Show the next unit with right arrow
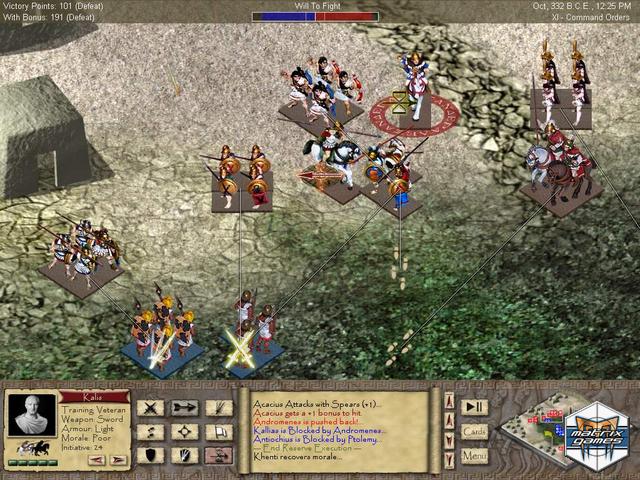The image size is (640, 480). [119, 459]
